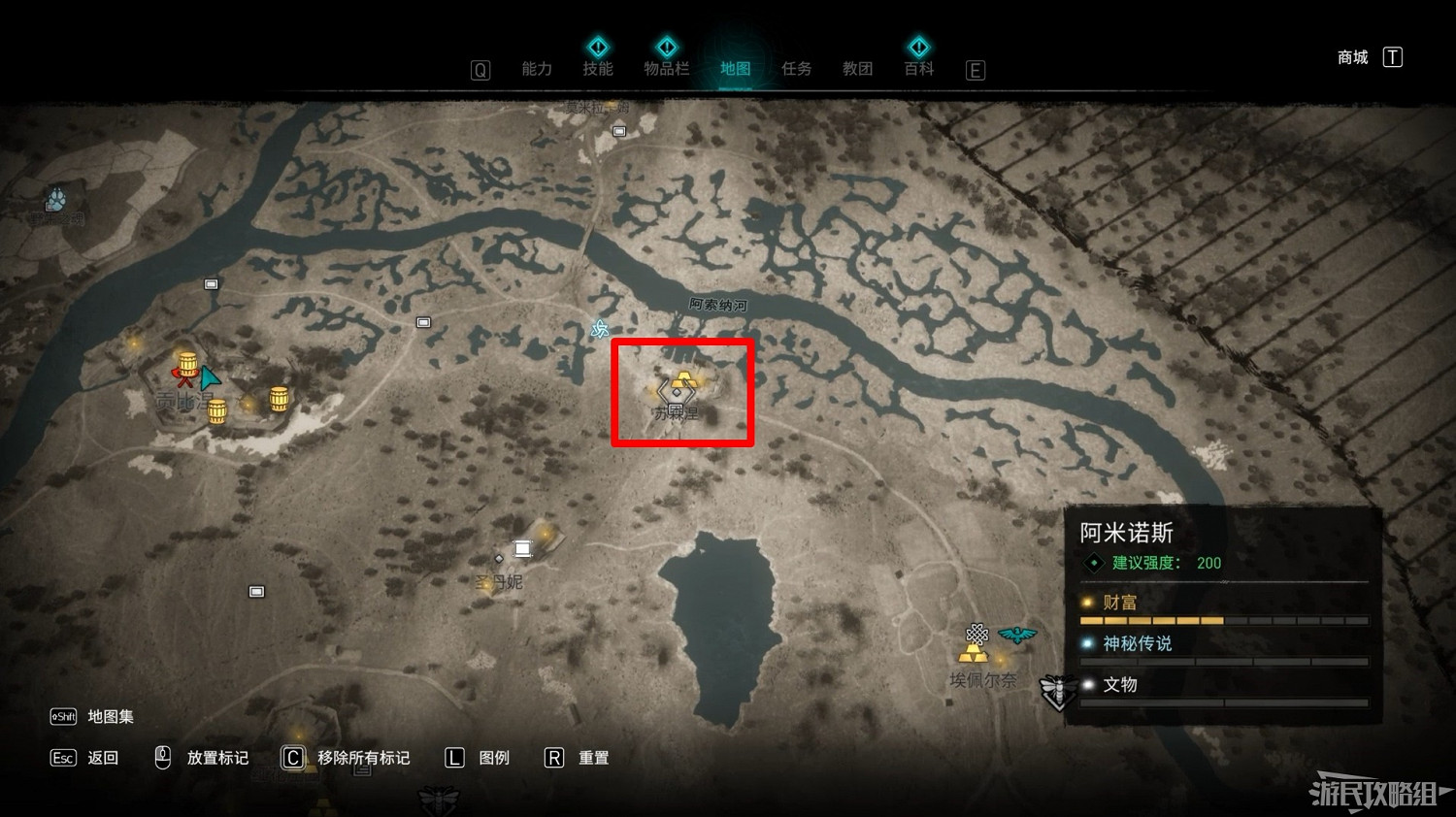Viewport: 1456px width, 817px height.
Task: Open the 图例 legend
Action: point(493,758)
